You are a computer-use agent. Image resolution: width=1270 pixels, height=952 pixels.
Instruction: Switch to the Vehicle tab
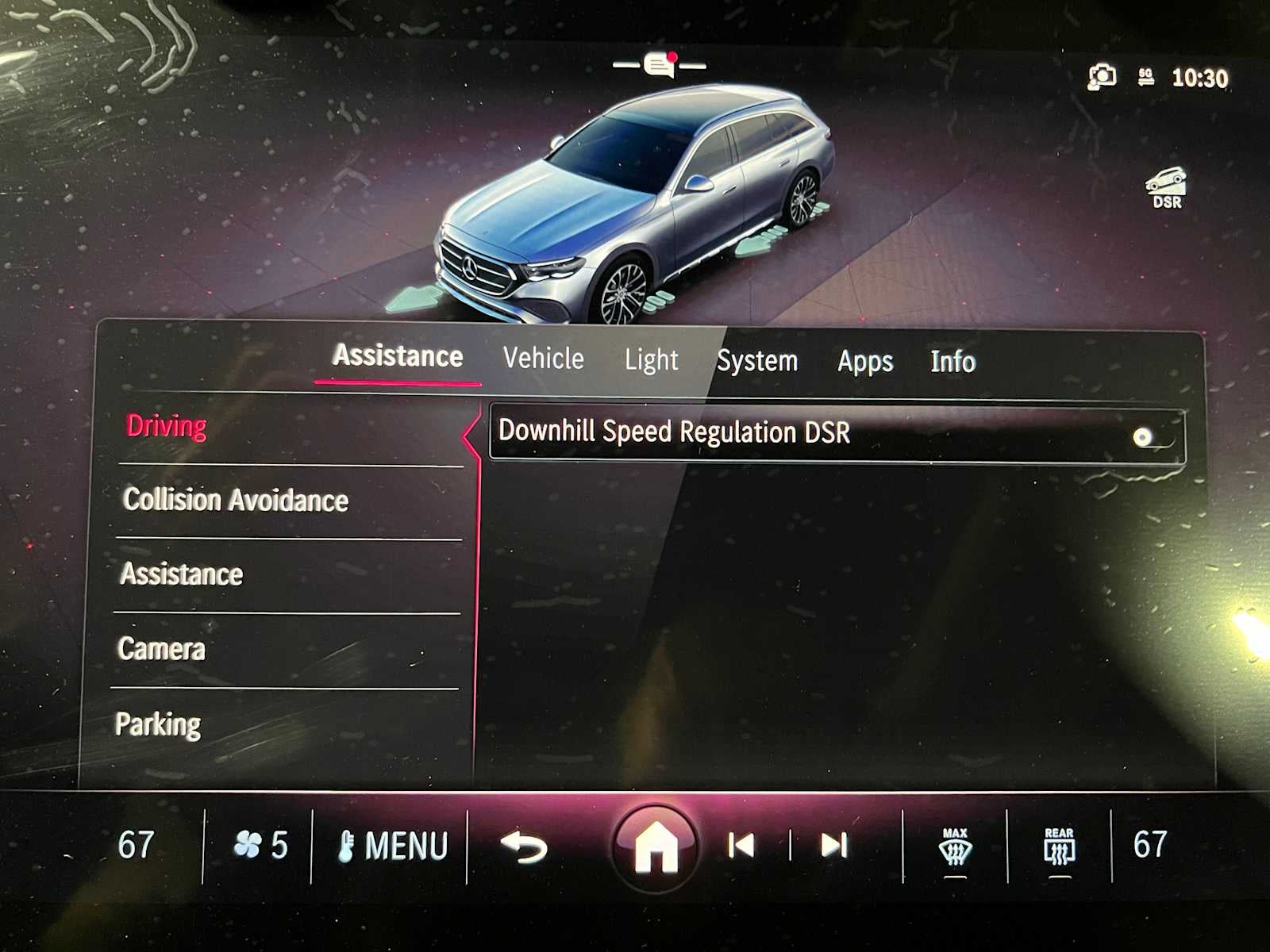[543, 360]
